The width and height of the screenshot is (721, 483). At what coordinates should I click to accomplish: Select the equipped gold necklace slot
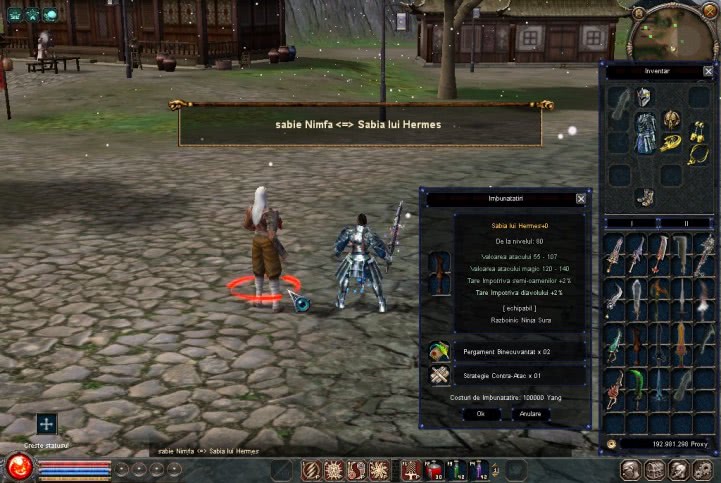(695, 153)
